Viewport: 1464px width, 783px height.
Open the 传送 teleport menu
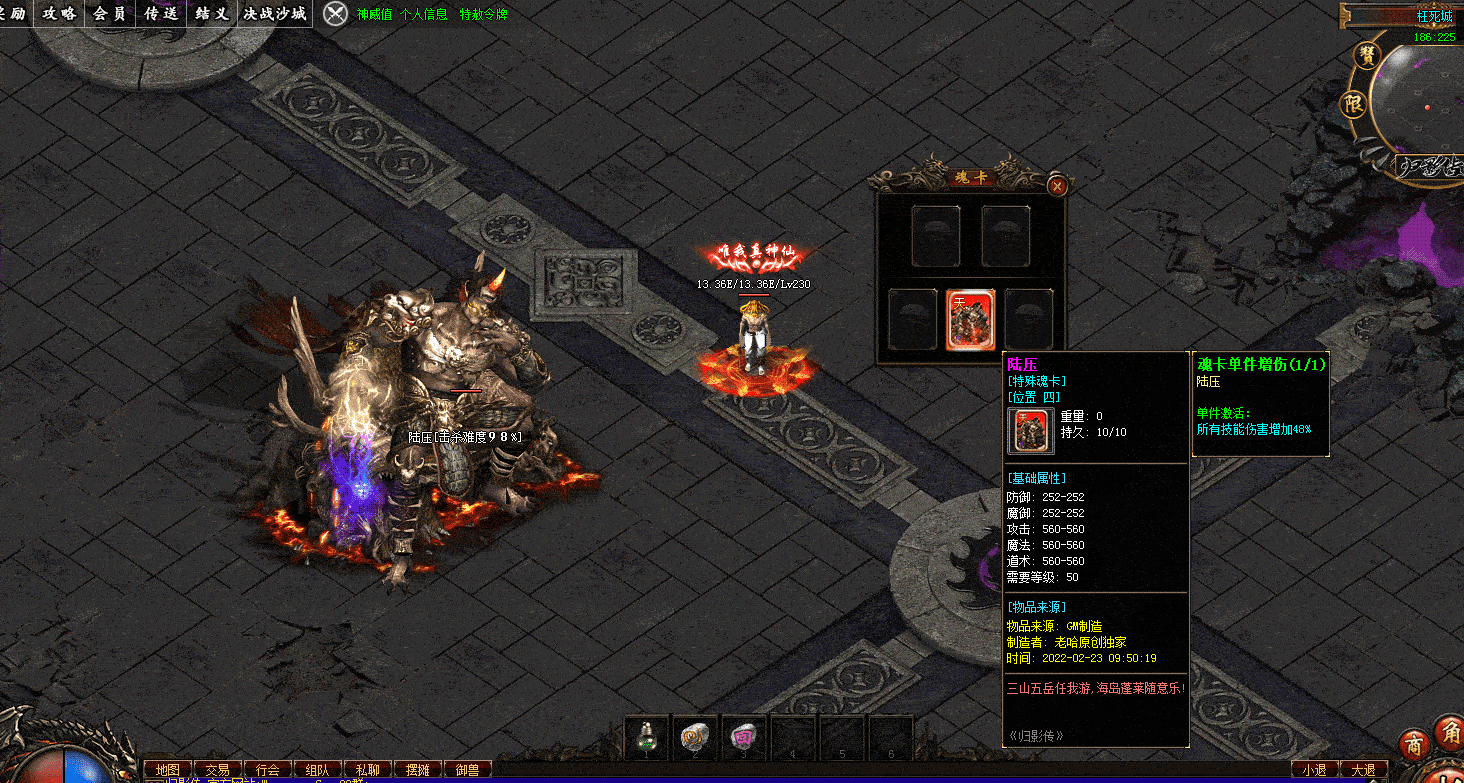click(x=161, y=13)
